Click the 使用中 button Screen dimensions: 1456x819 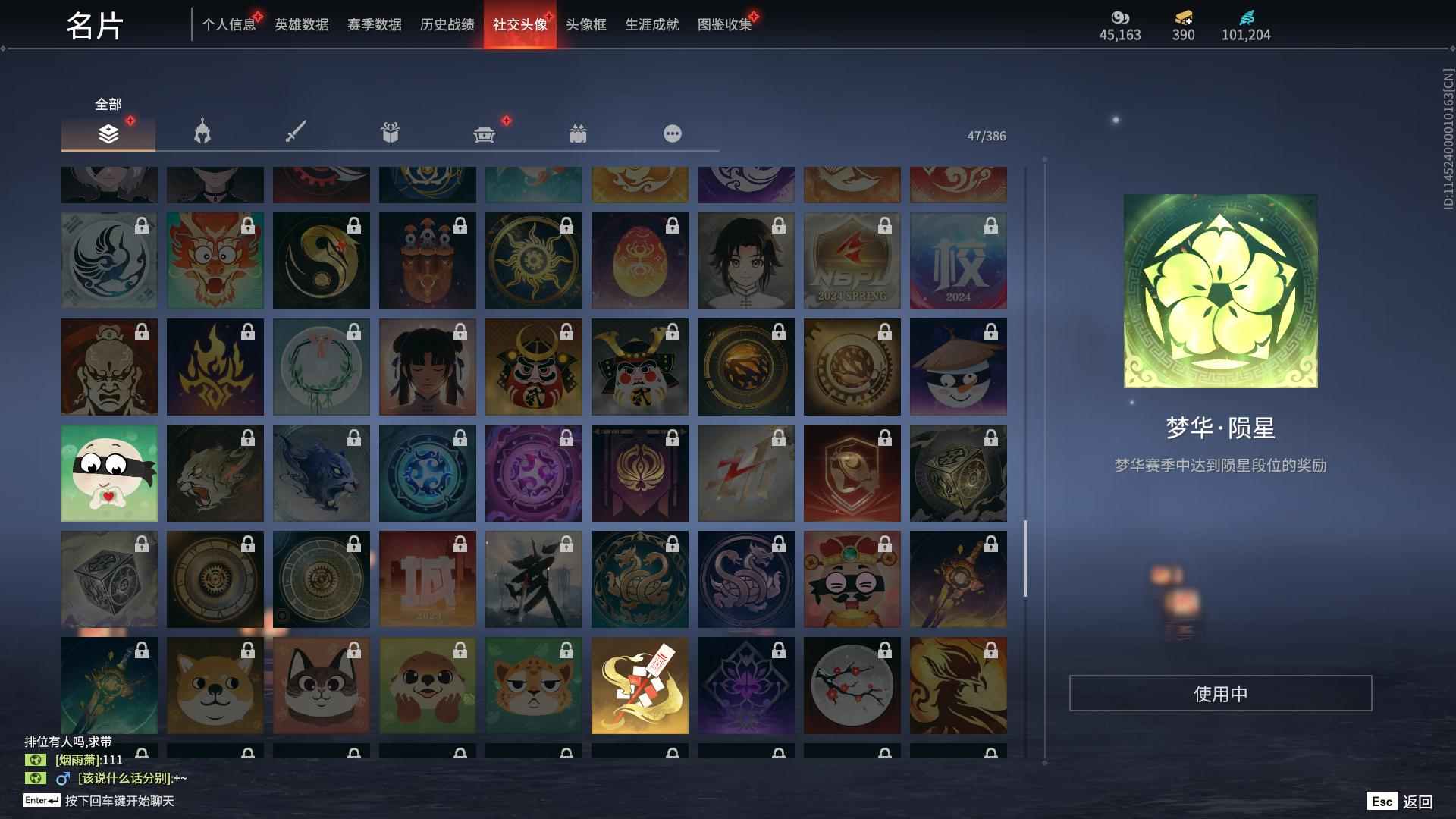[1220, 692]
